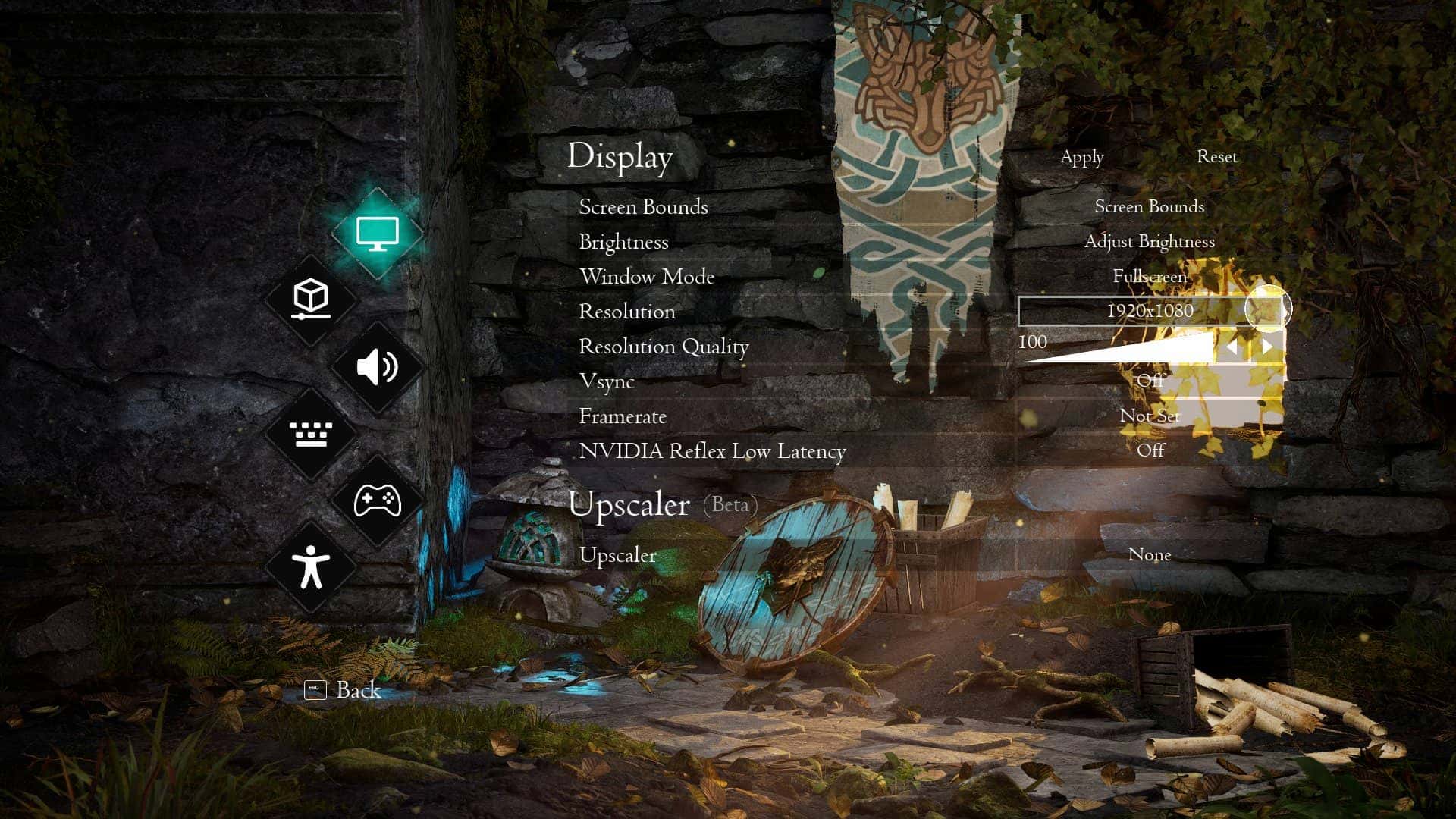
Task: Reset display settings to defaults
Action: point(1216,157)
